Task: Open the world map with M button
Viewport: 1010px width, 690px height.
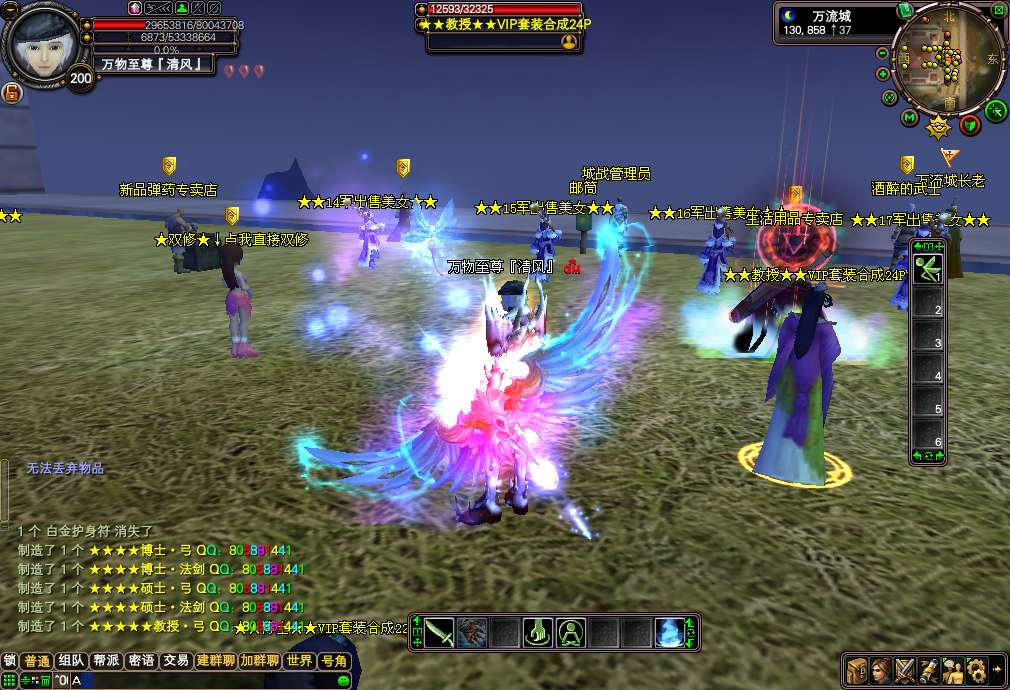Action: click(909, 118)
